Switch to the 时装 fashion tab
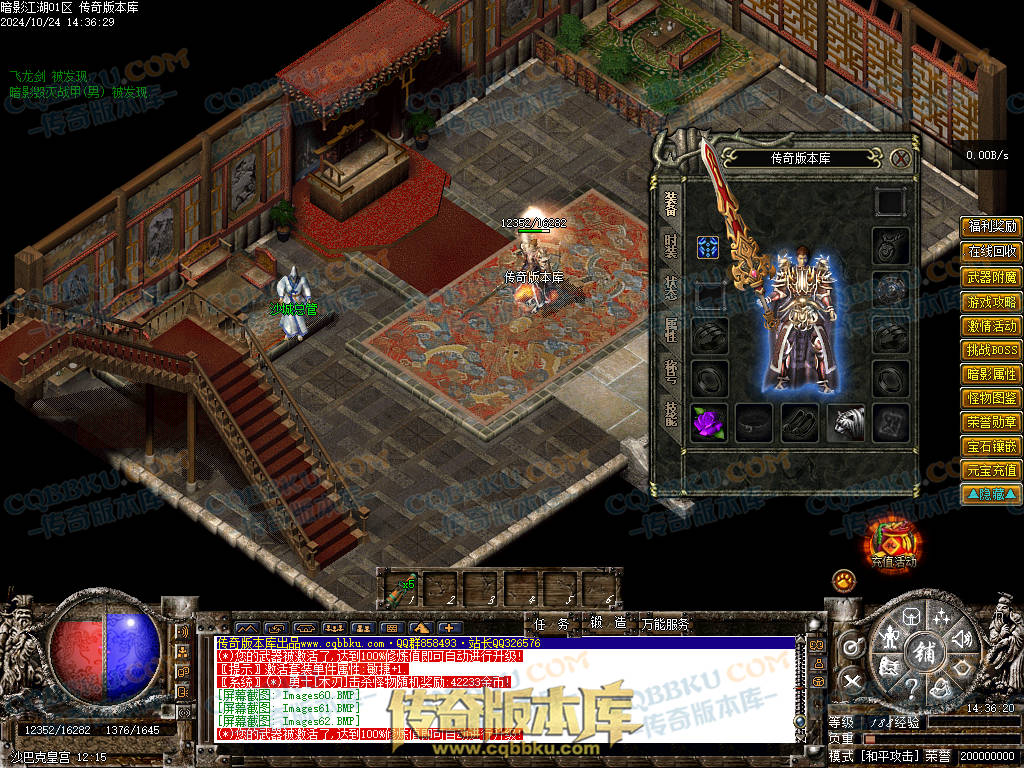This screenshot has width=1024, height=768. pyautogui.click(x=670, y=246)
